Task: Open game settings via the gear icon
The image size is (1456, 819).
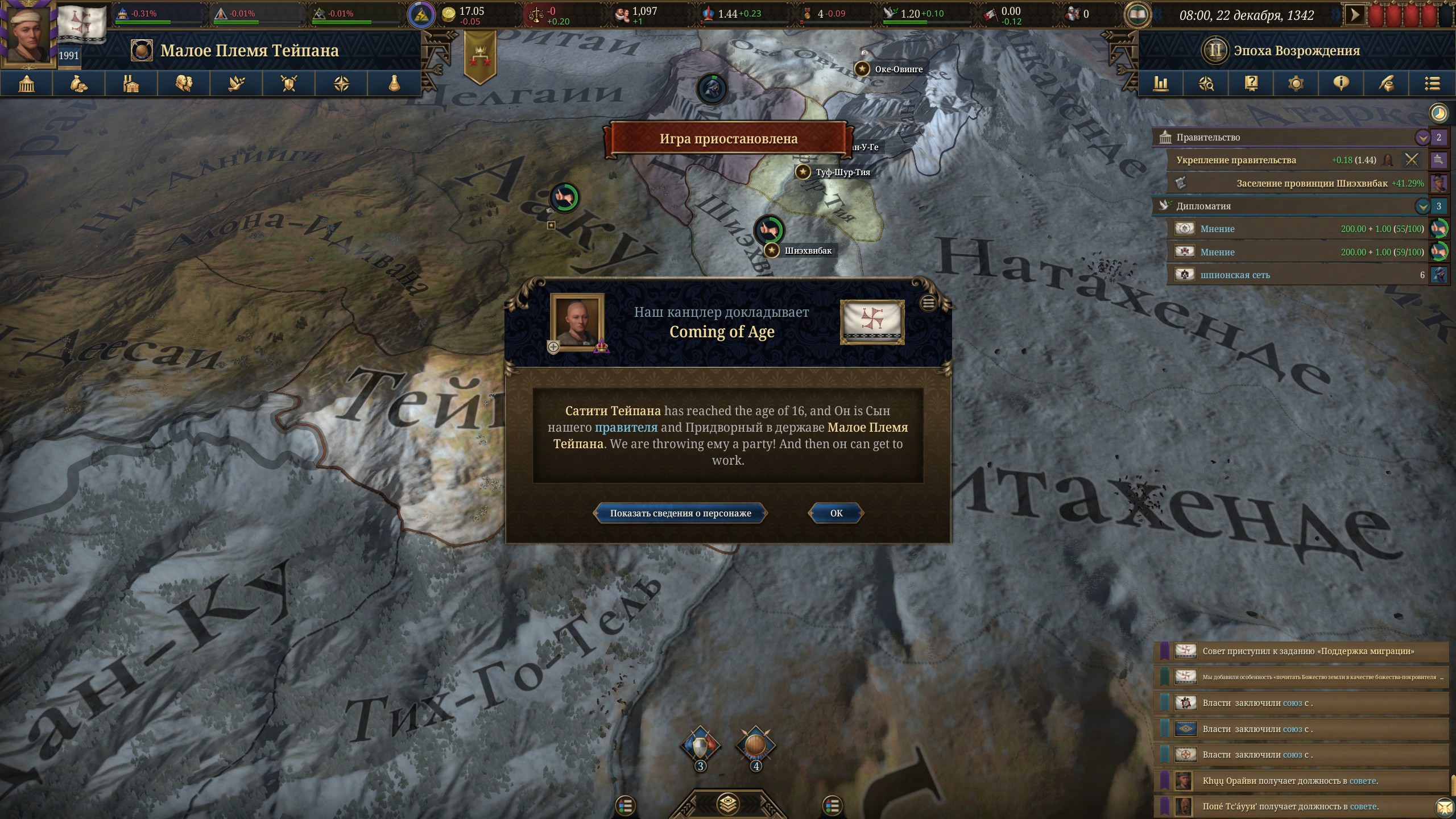Action: tap(1296, 84)
